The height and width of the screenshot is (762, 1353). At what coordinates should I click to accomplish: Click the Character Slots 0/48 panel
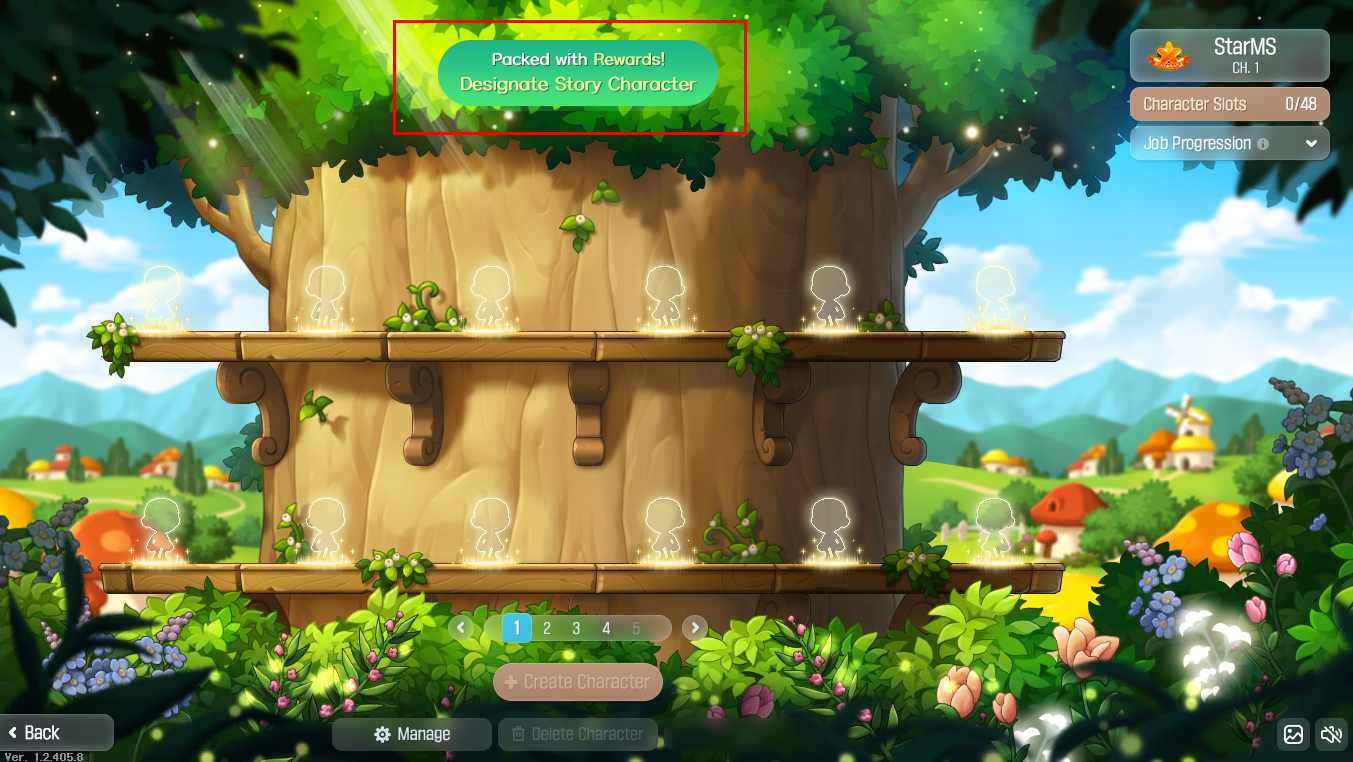[1228, 104]
